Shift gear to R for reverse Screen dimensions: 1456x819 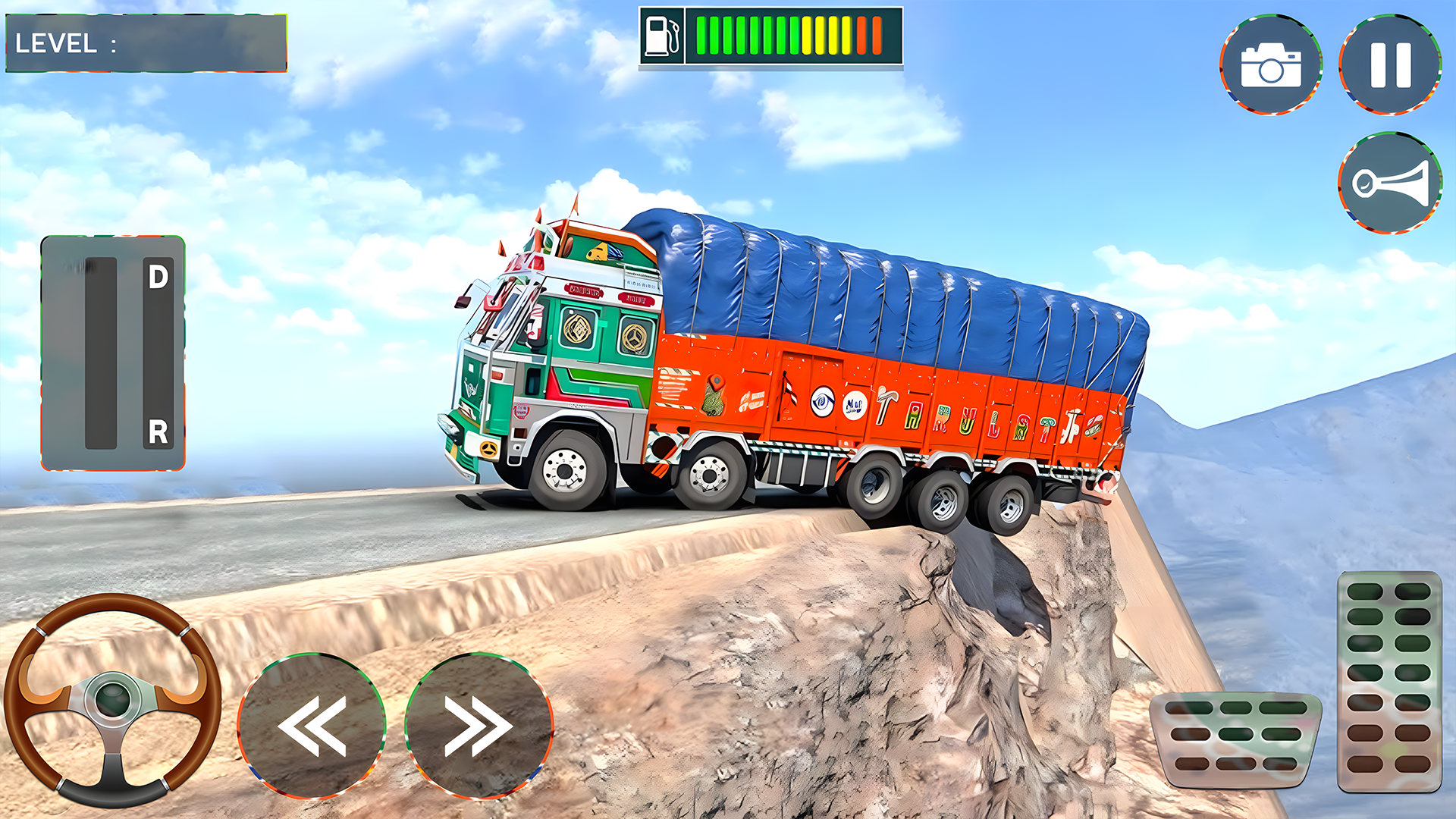(158, 432)
